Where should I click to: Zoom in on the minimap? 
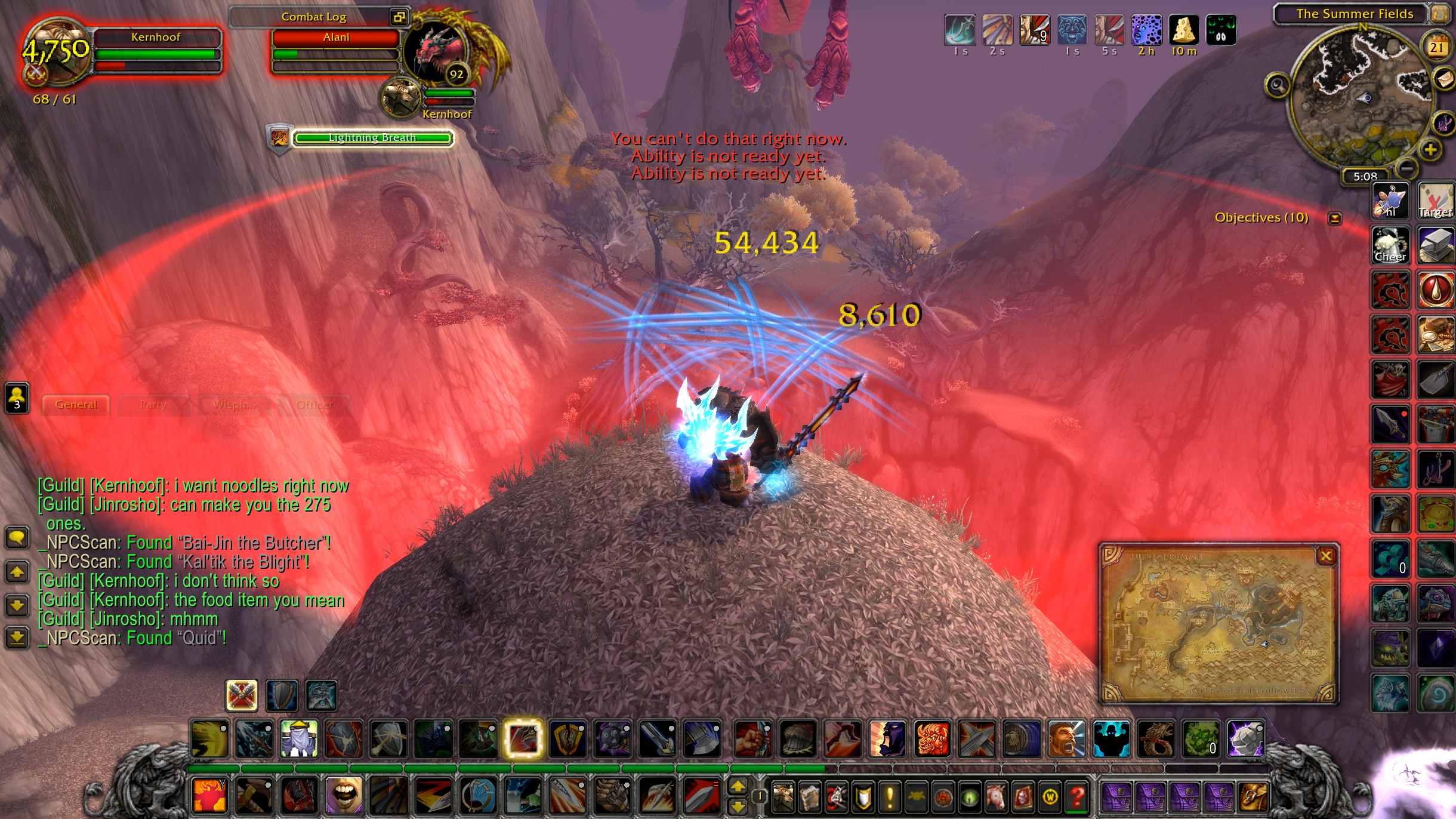coord(1430,149)
